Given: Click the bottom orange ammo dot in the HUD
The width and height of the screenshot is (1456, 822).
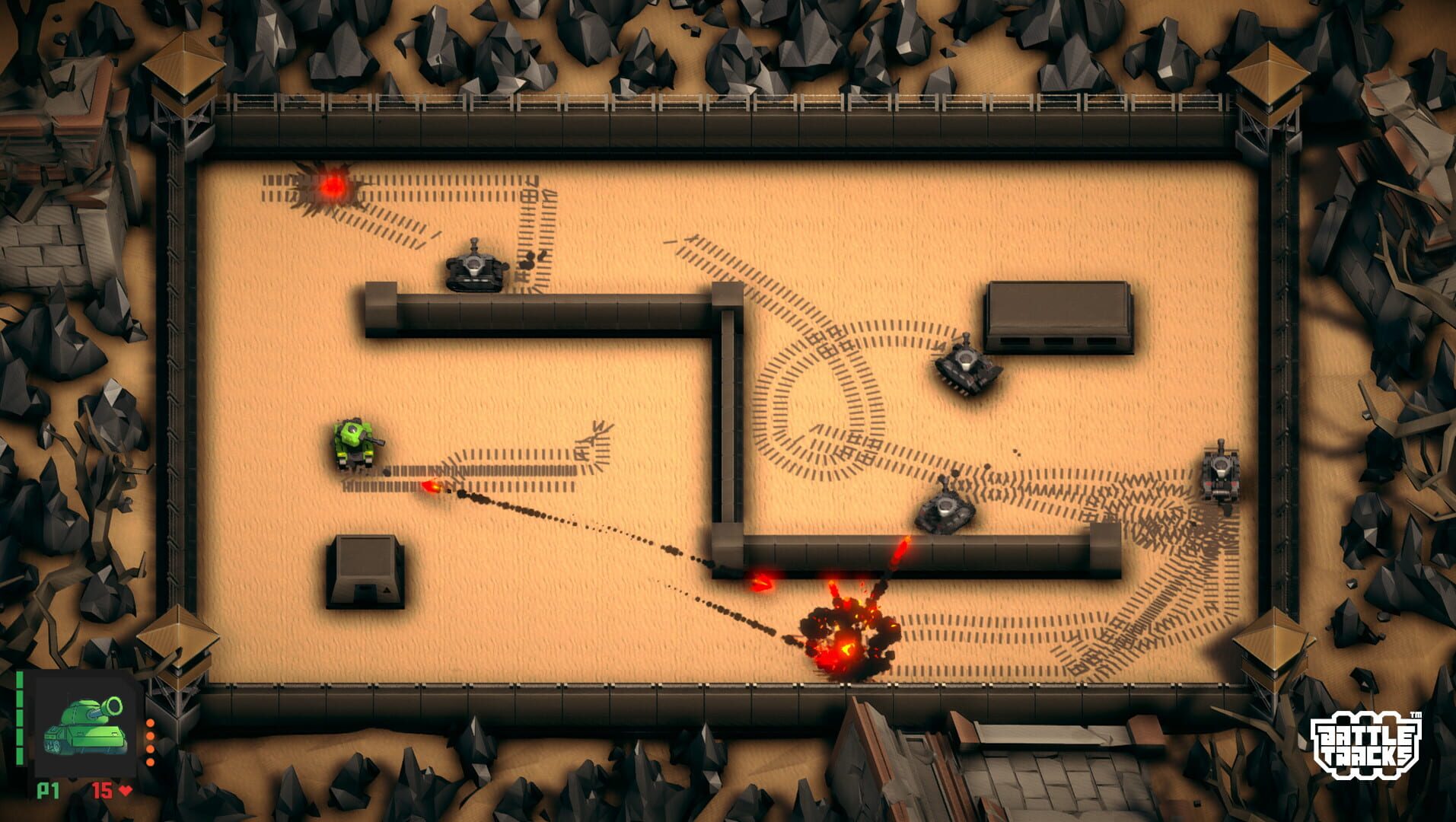Looking at the screenshot, I should coord(150,762).
